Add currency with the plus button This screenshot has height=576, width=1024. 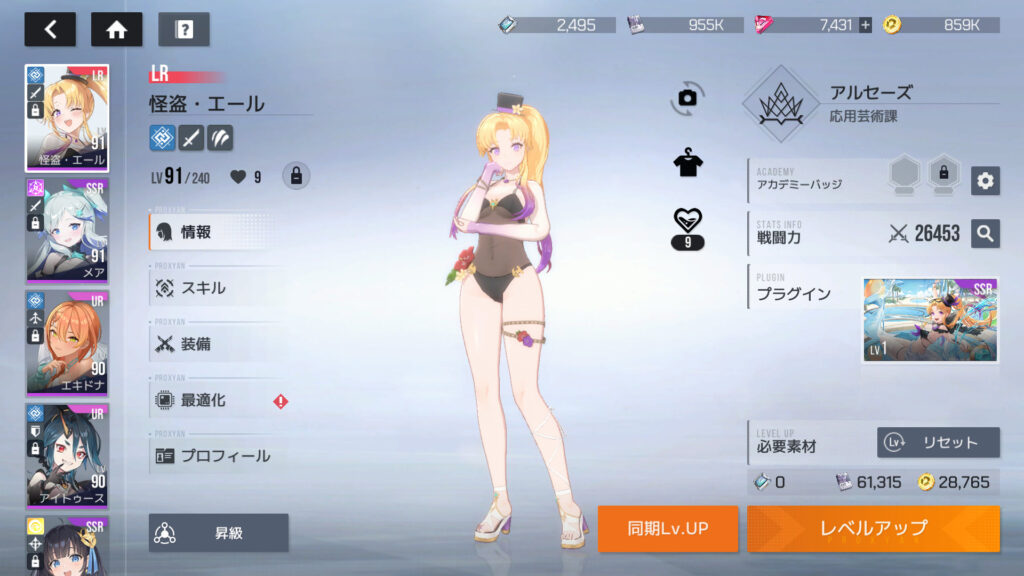[865, 25]
